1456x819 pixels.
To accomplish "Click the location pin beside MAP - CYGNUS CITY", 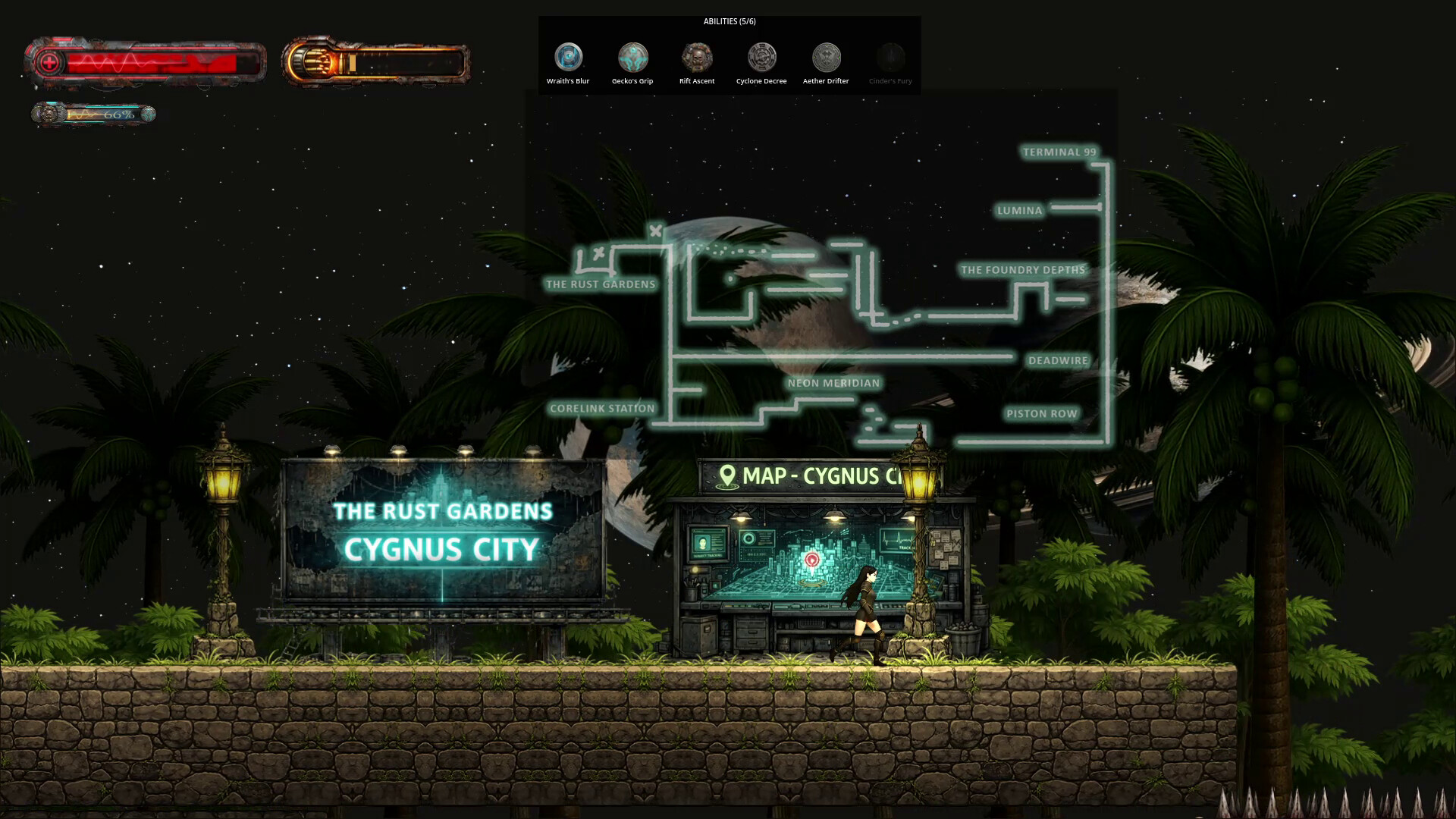I will [x=727, y=476].
